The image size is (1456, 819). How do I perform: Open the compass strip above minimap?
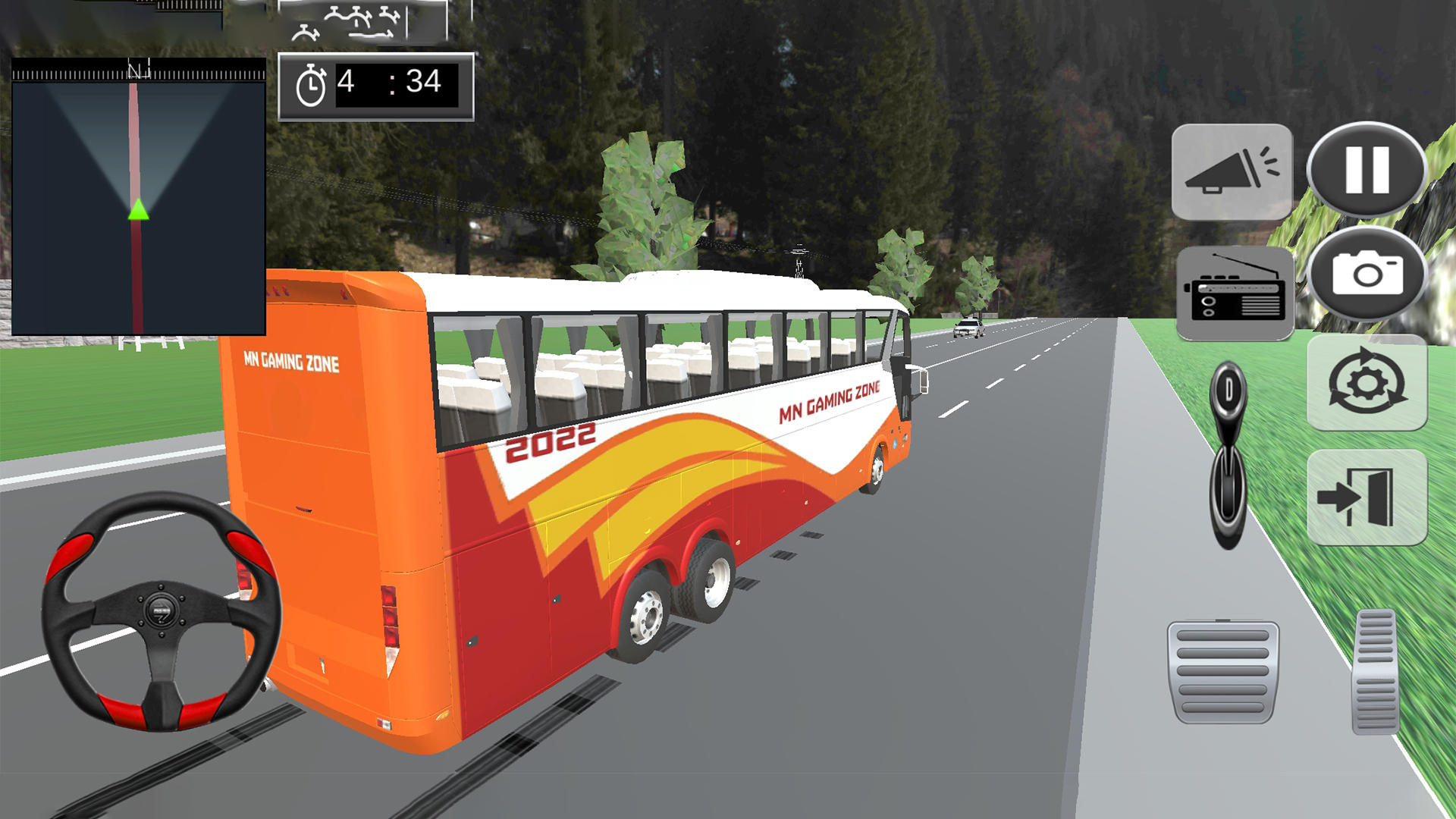(x=139, y=72)
